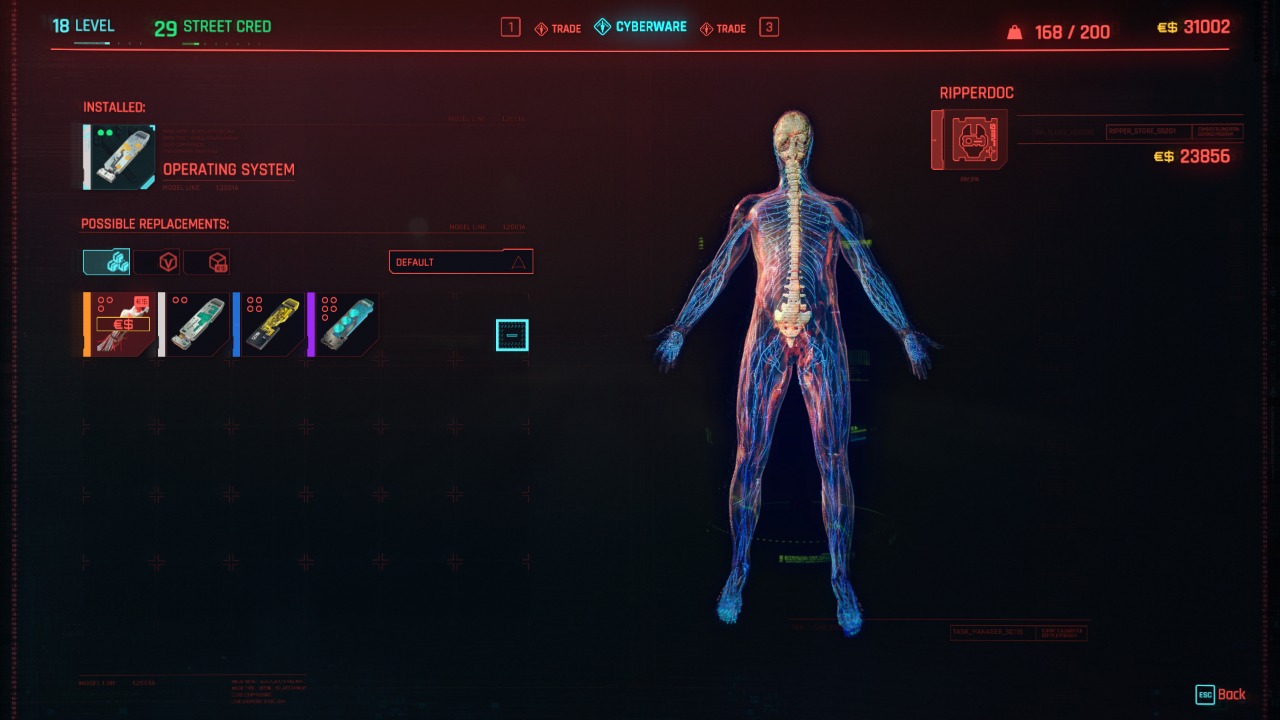Click the hexagon-cube inventory filter icon
Image resolution: width=1280 pixels, height=720 pixels.
pos(166,261)
